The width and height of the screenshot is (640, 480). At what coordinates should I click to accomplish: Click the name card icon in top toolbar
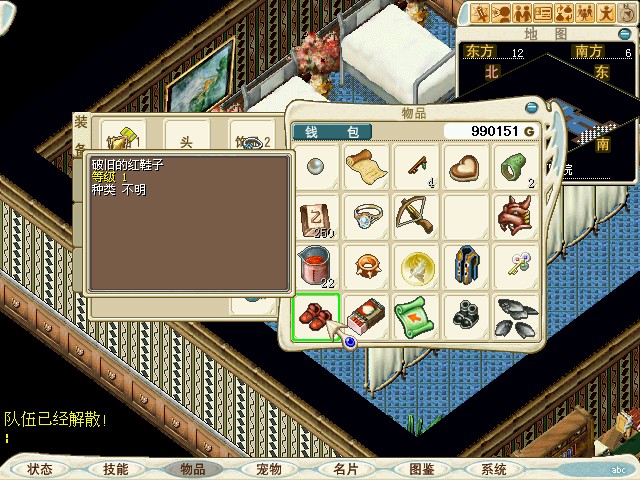[544, 13]
